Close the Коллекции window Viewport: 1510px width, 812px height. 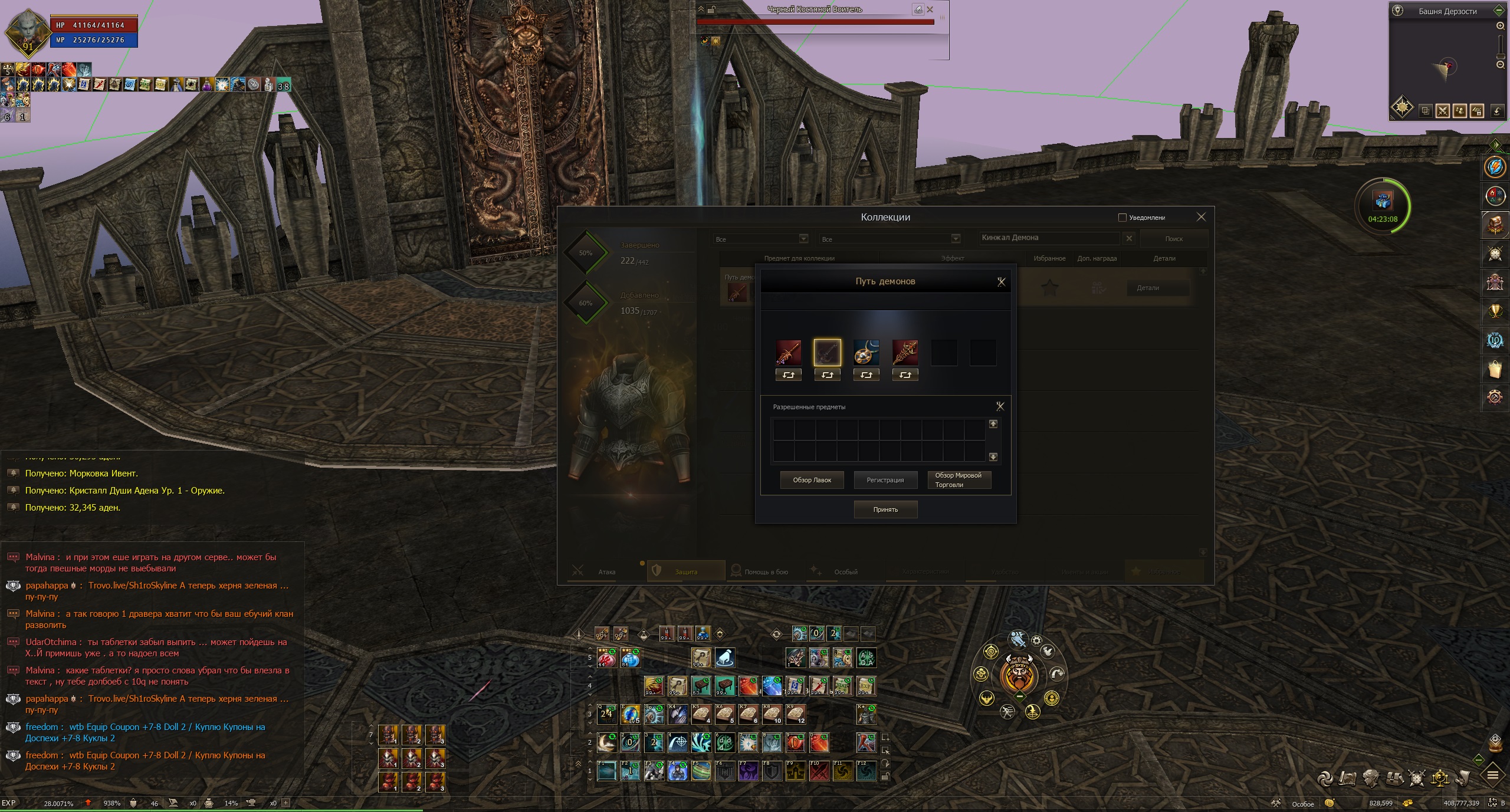[x=1201, y=217]
